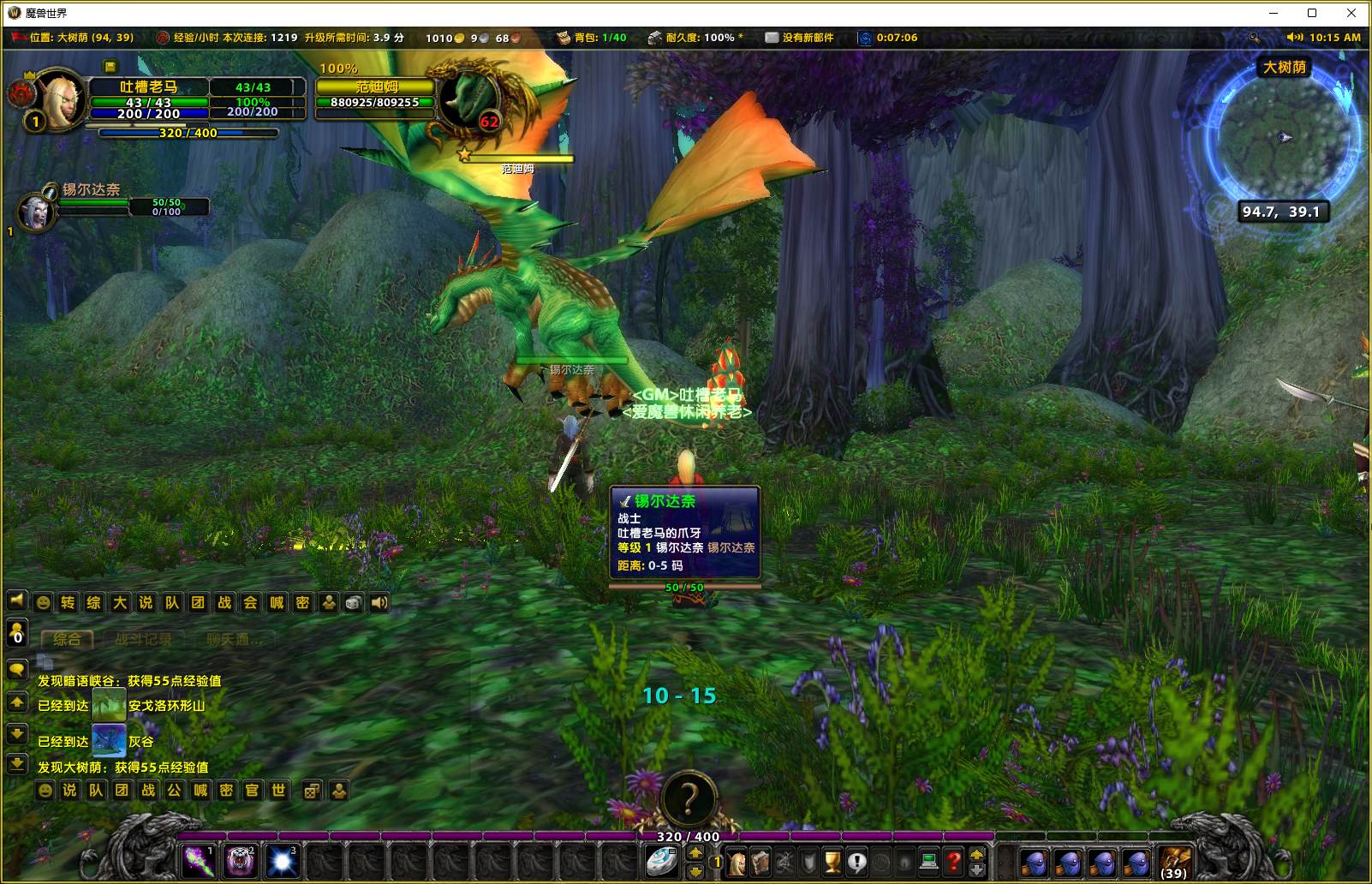Activate the purple spell in action slot 1
The image size is (1372, 884).
(199, 861)
